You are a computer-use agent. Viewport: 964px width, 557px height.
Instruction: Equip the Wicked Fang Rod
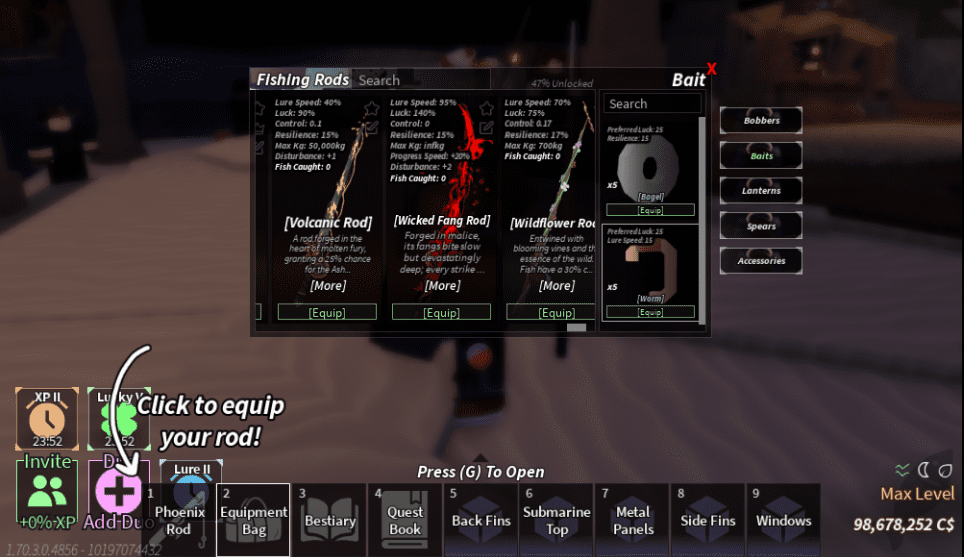point(442,312)
